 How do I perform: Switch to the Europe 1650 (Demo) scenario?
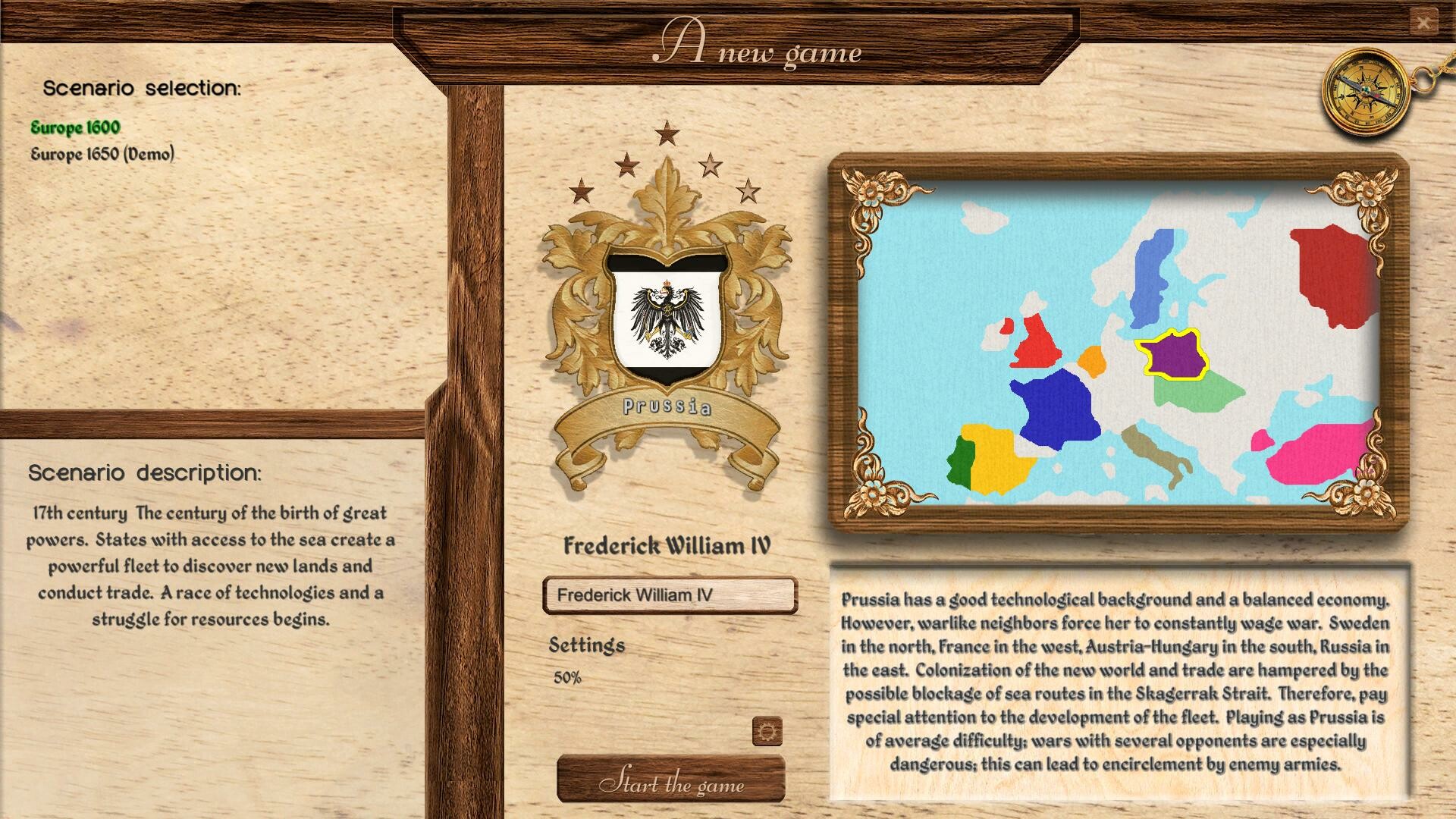[102, 154]
